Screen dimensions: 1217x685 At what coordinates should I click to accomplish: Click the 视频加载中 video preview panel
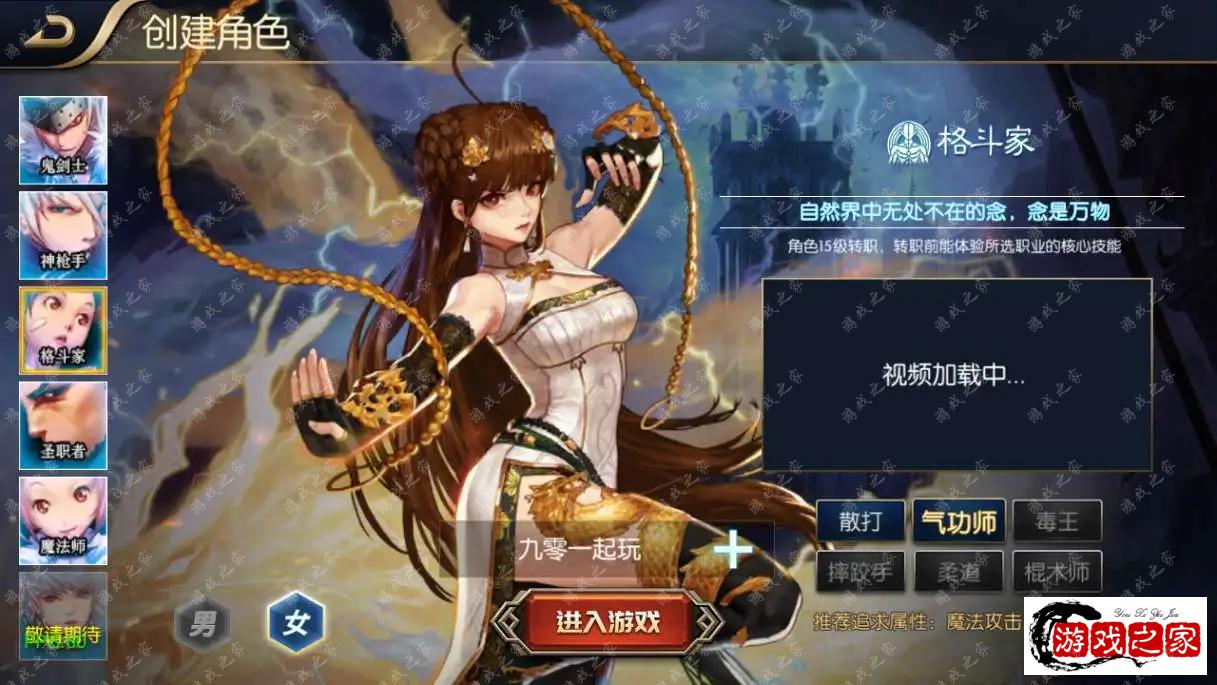[x=957, y=375]
